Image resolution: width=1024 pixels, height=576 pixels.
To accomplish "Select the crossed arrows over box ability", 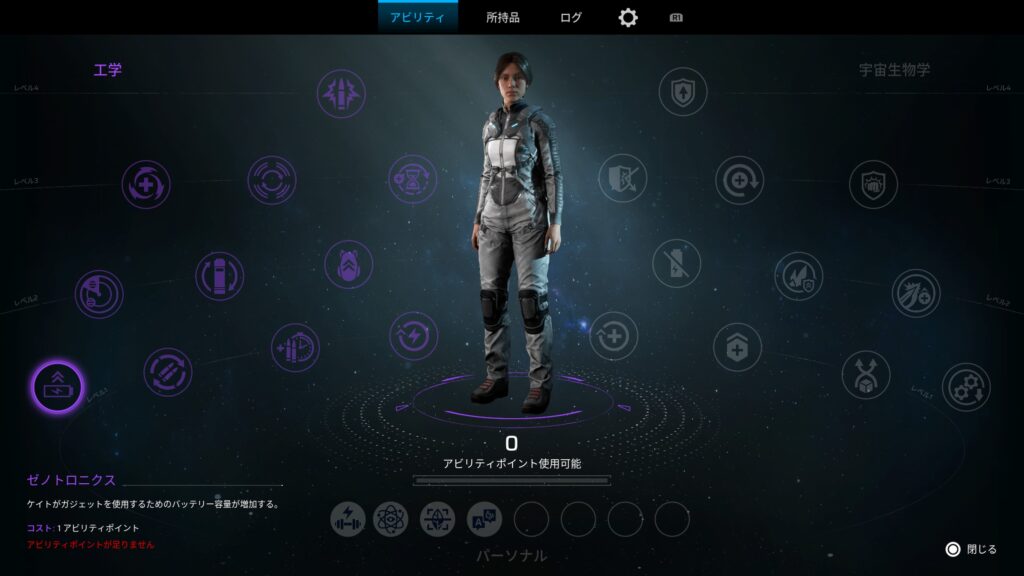I will 865,374.
